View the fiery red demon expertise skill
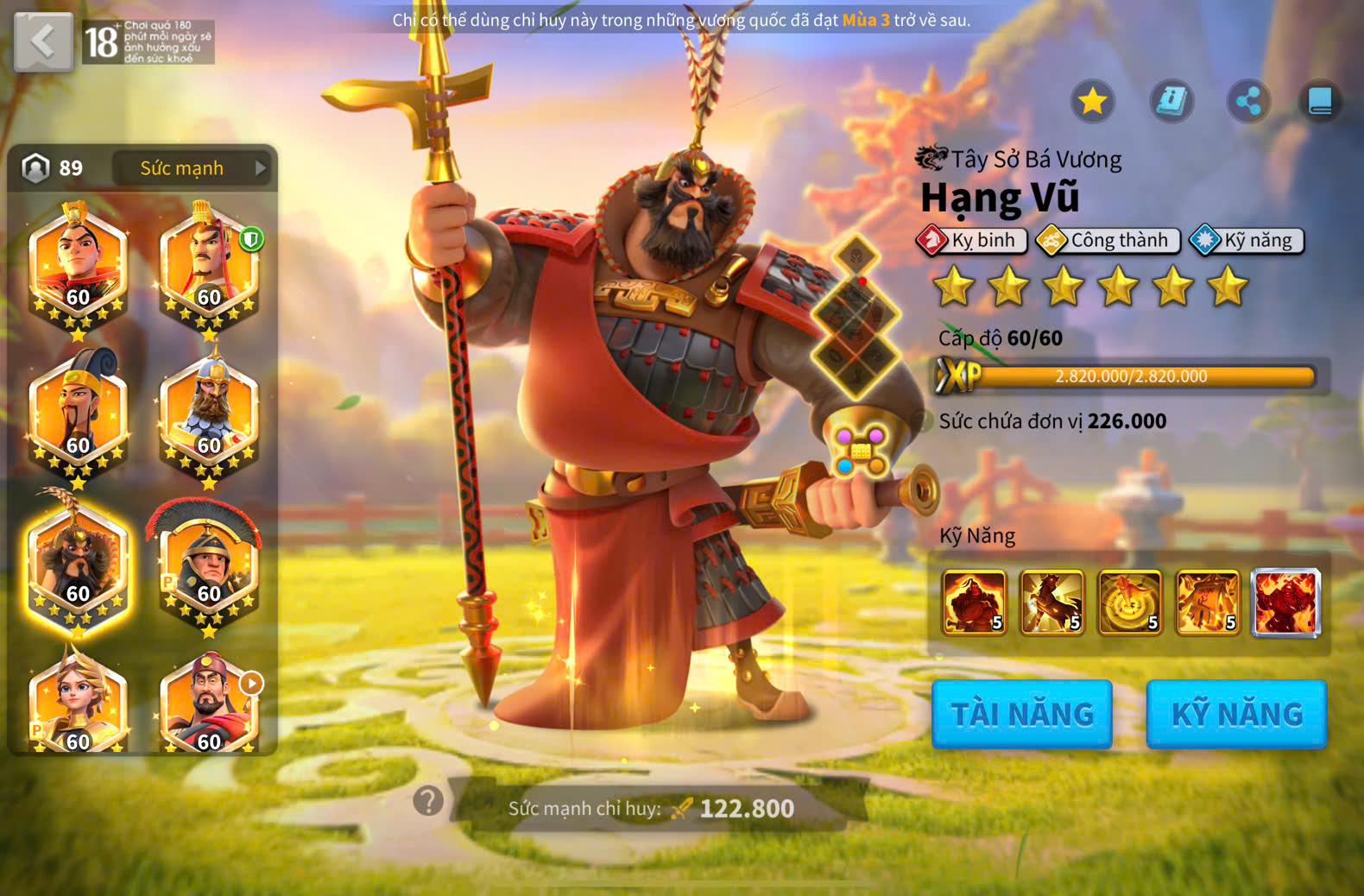1364x896 pixels. coord(1285,602)
